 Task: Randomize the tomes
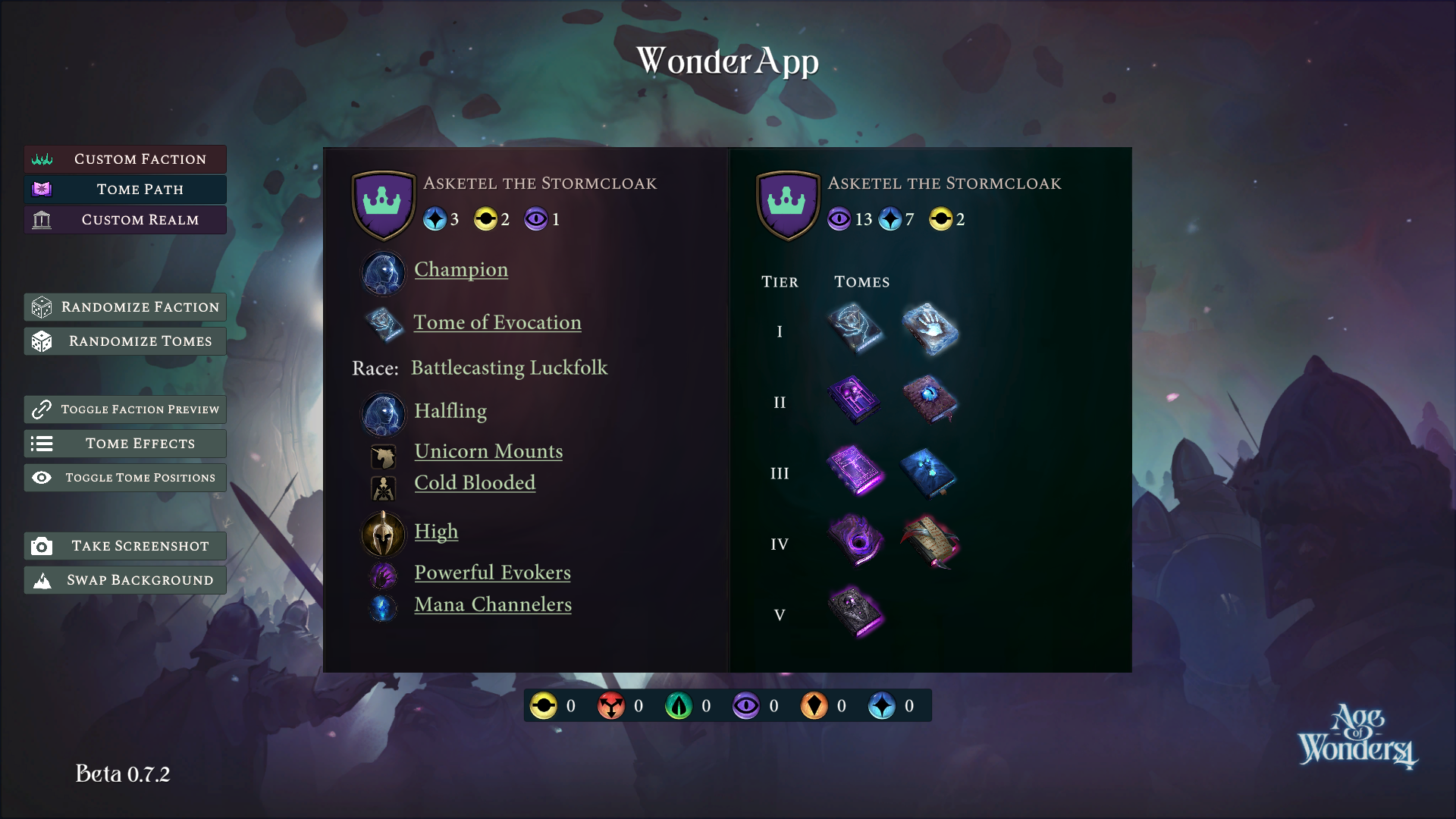click(x=124, y=341)
